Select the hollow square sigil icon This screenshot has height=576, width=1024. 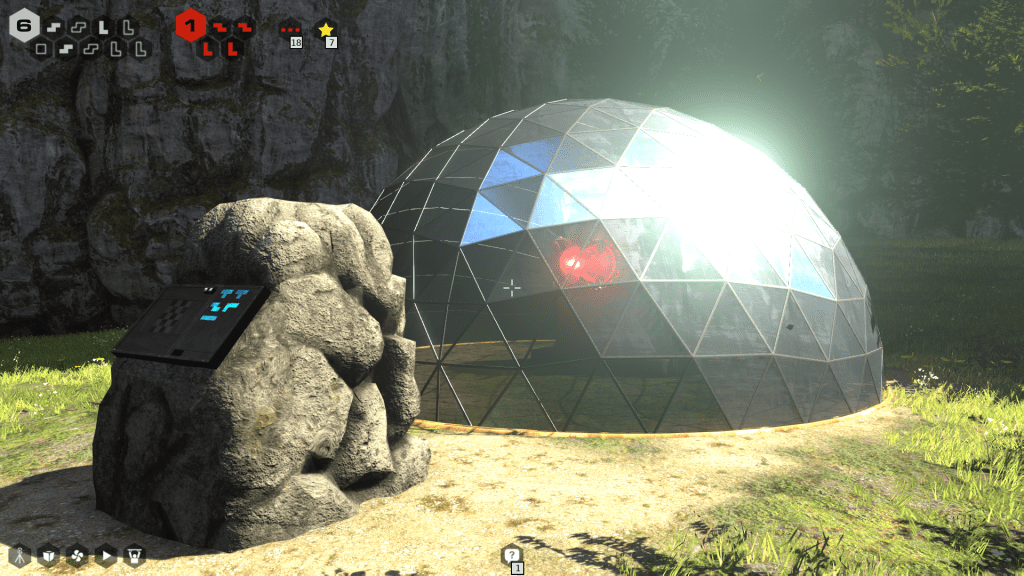pos(41,48)
